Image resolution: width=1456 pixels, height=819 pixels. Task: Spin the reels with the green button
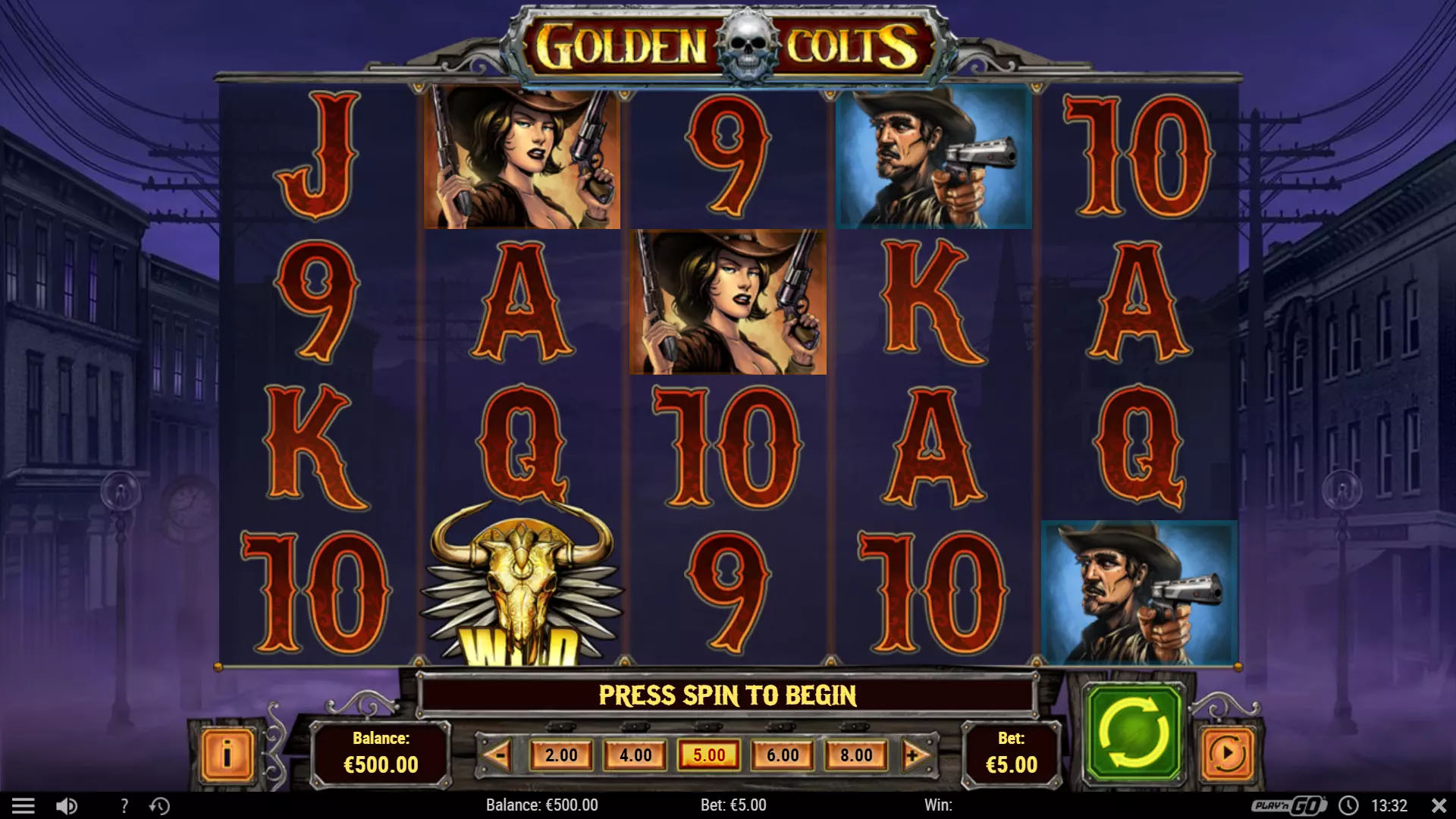(x=1134, y=733)
